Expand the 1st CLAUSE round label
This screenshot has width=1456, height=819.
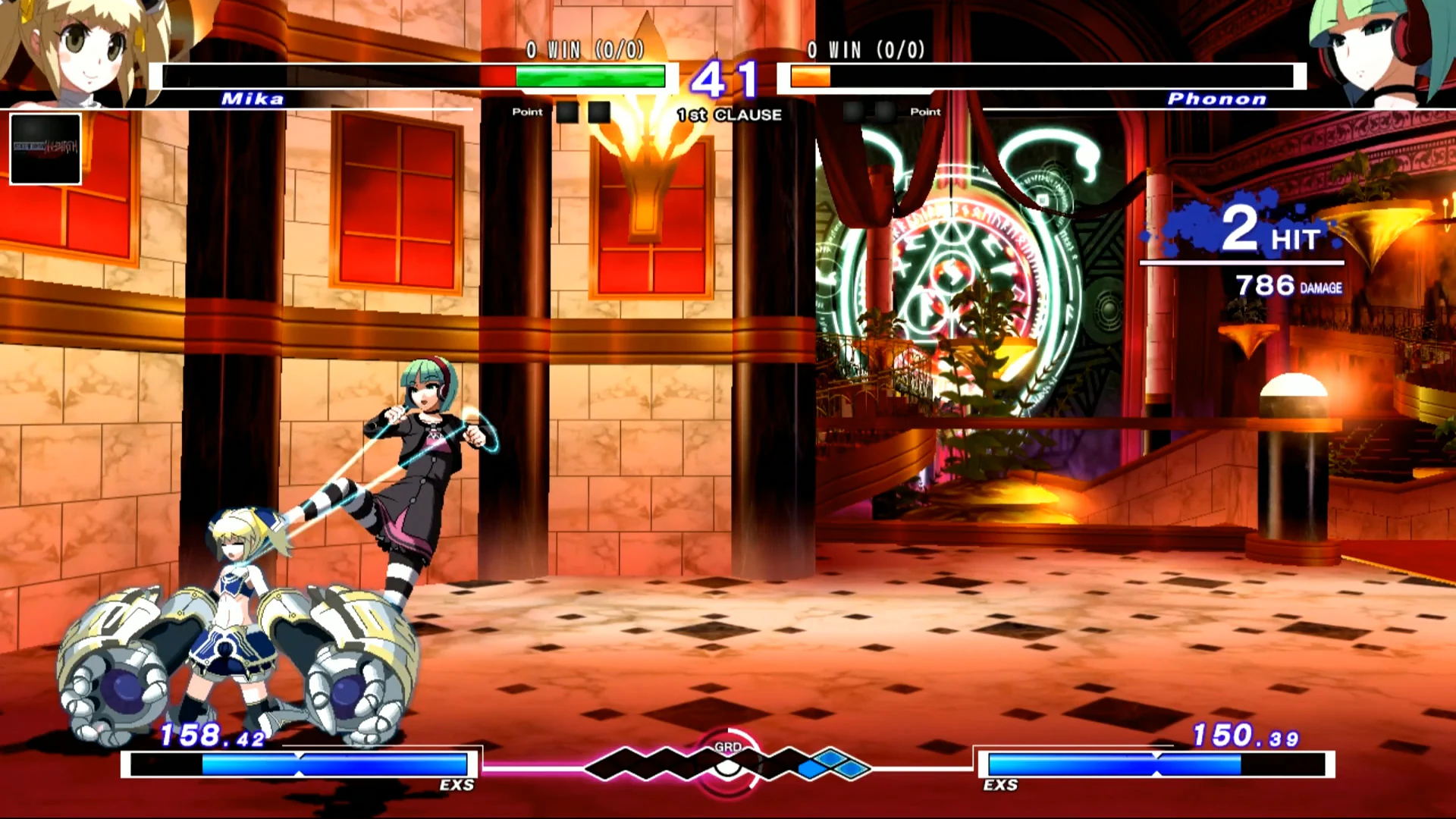[x=728, y=115]
